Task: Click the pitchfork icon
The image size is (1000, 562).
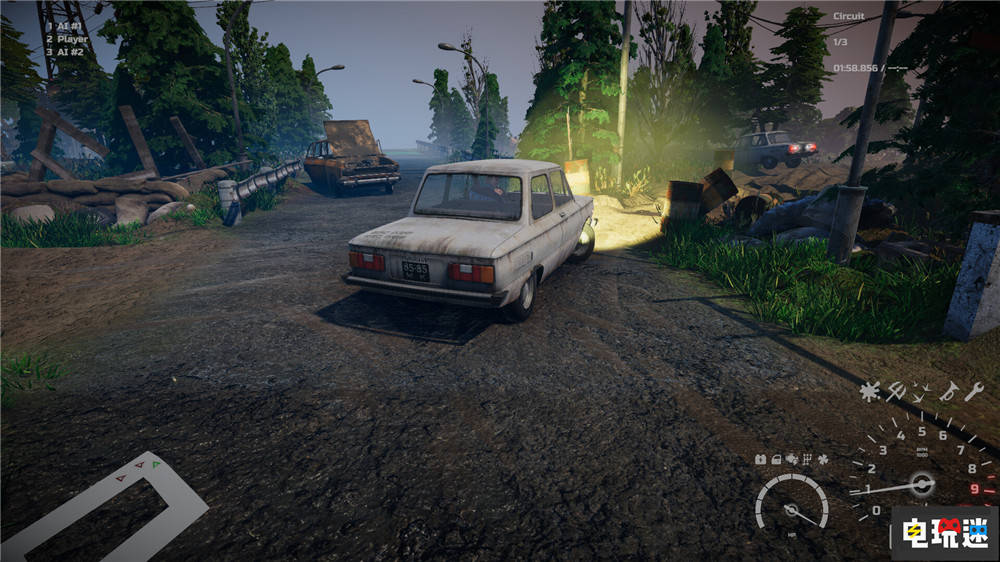Action: pos(896,392)
